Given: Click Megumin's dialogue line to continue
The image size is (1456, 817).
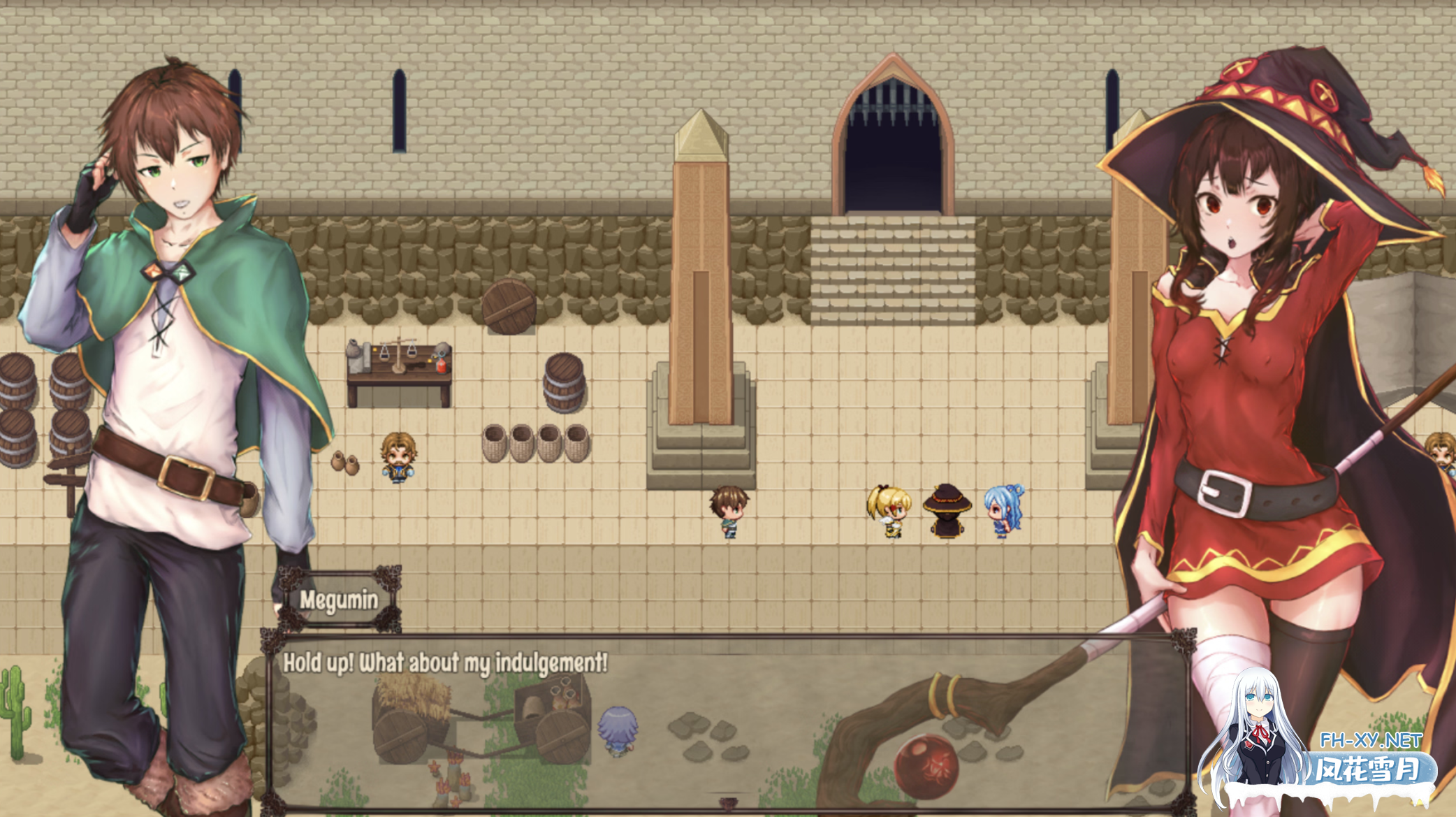Looking at the screenshot, I should [445, 663].
